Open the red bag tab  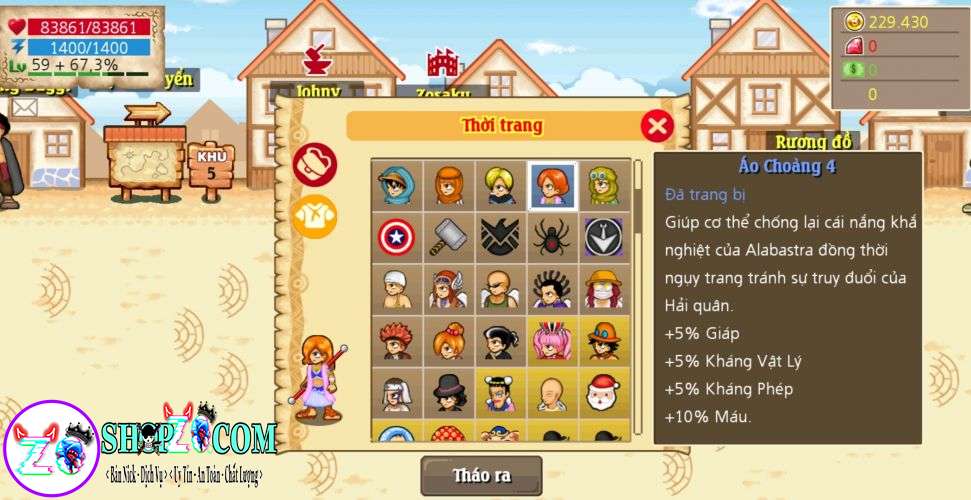click(x=314, y=164)
